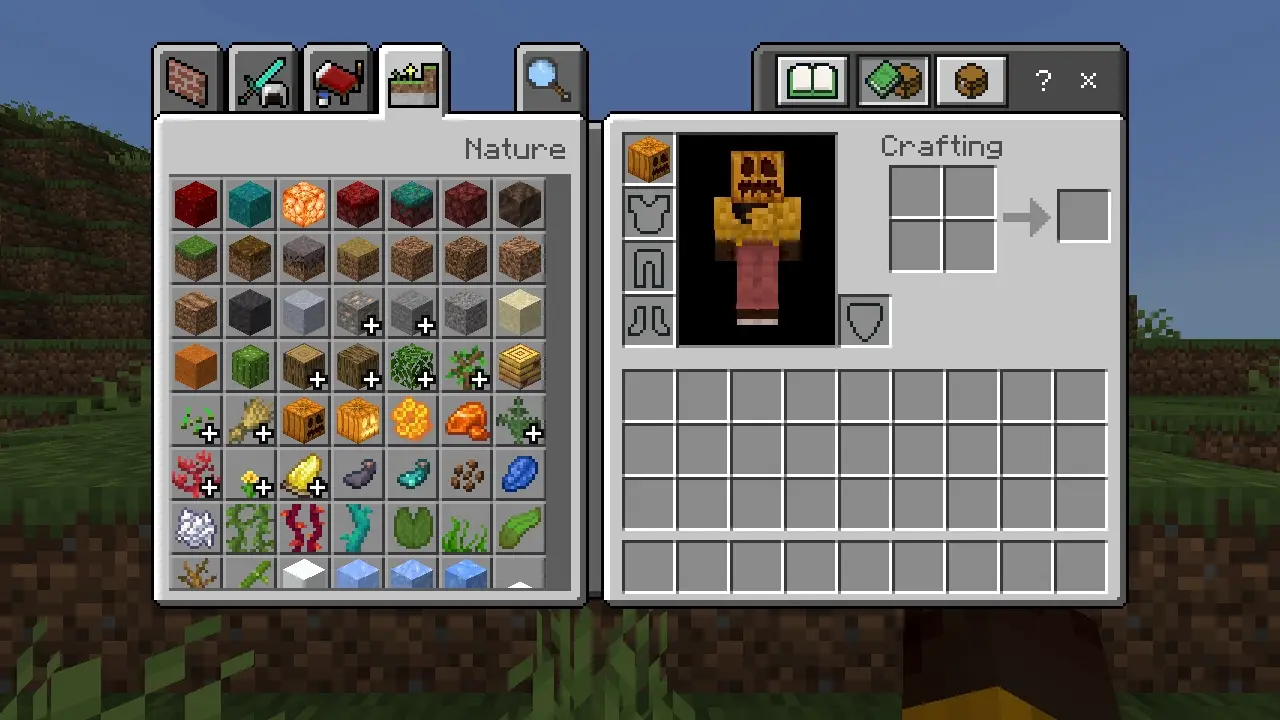
Task: Close the inventory screen
Action: point(1089,81)
